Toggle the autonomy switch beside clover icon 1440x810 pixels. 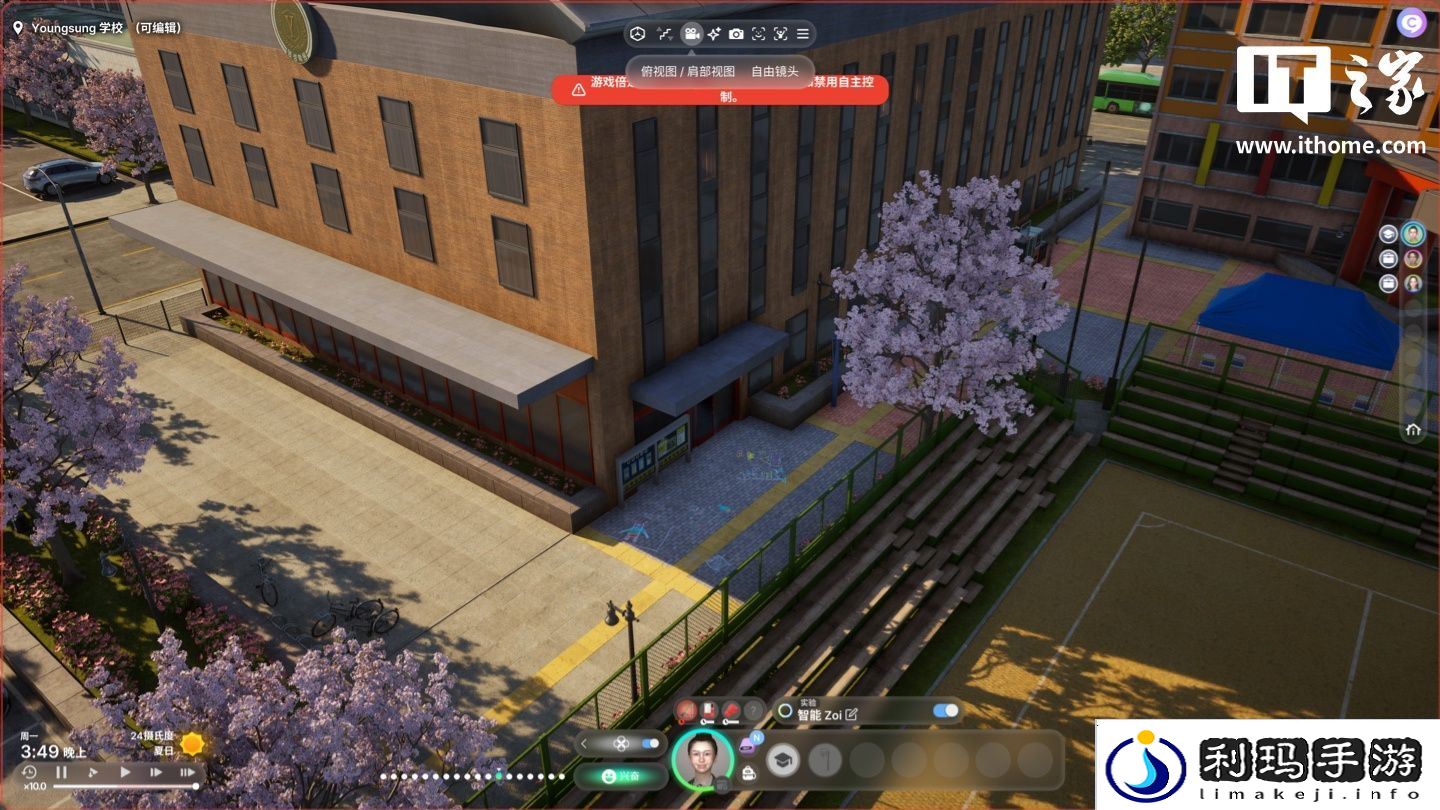[651, 743]
